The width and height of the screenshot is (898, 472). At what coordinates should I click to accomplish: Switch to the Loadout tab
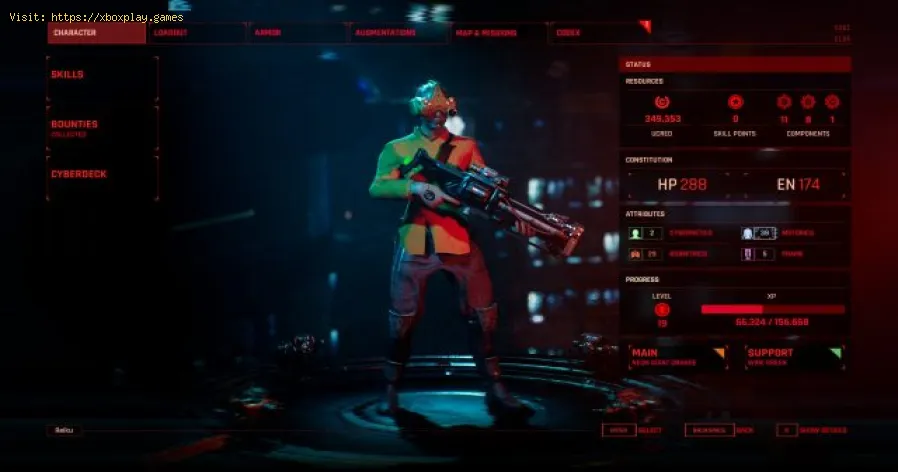196,33
